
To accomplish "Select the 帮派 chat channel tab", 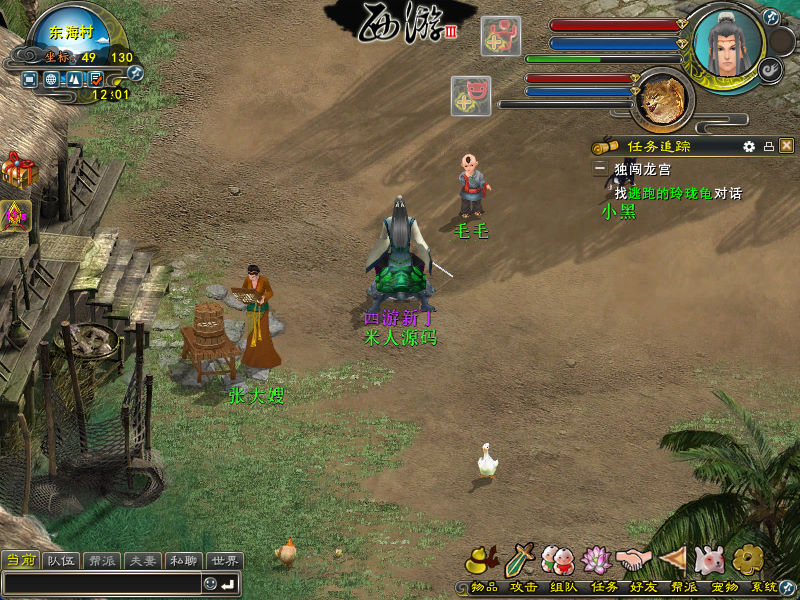I will 102,561.
